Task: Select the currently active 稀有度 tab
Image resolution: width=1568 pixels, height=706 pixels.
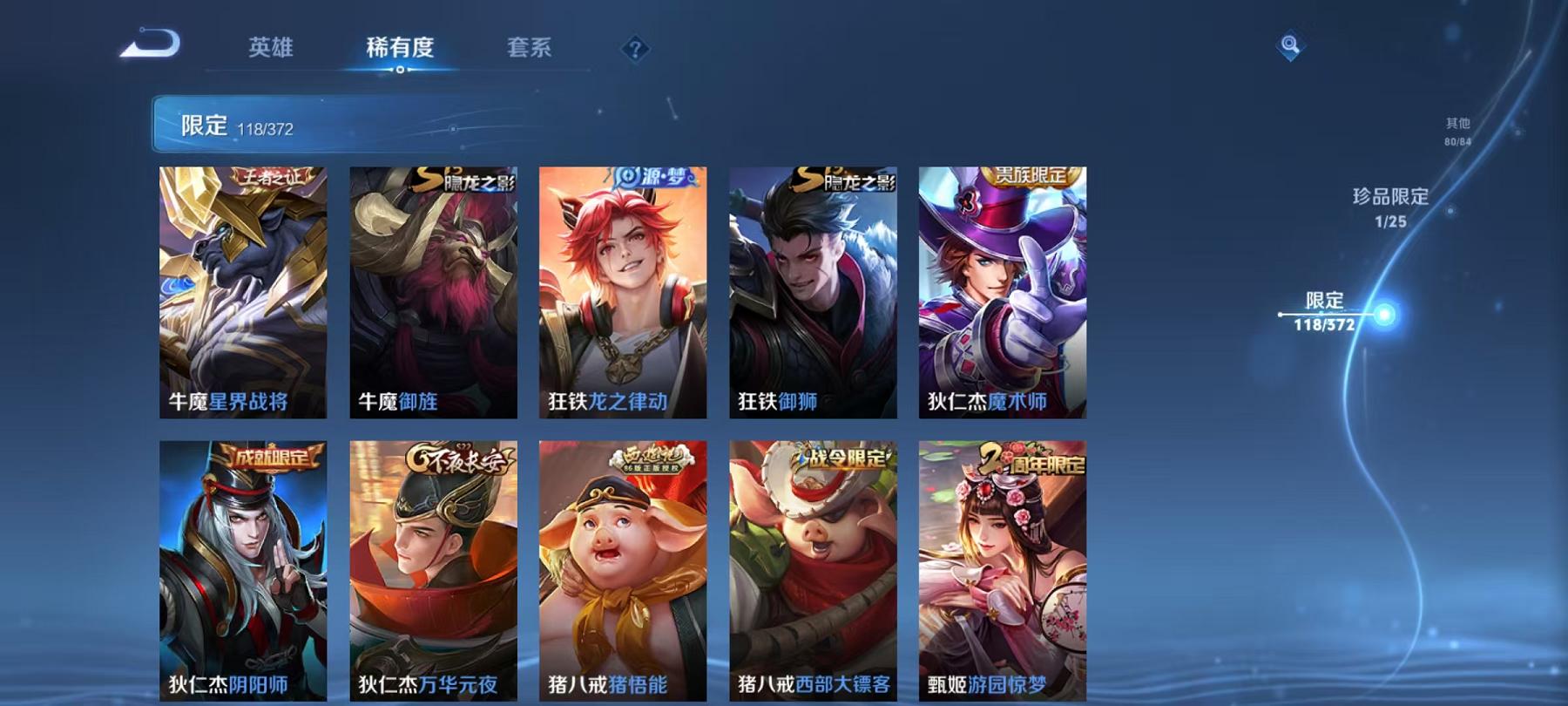Action: pyautogui.click(x=401, y=50)
